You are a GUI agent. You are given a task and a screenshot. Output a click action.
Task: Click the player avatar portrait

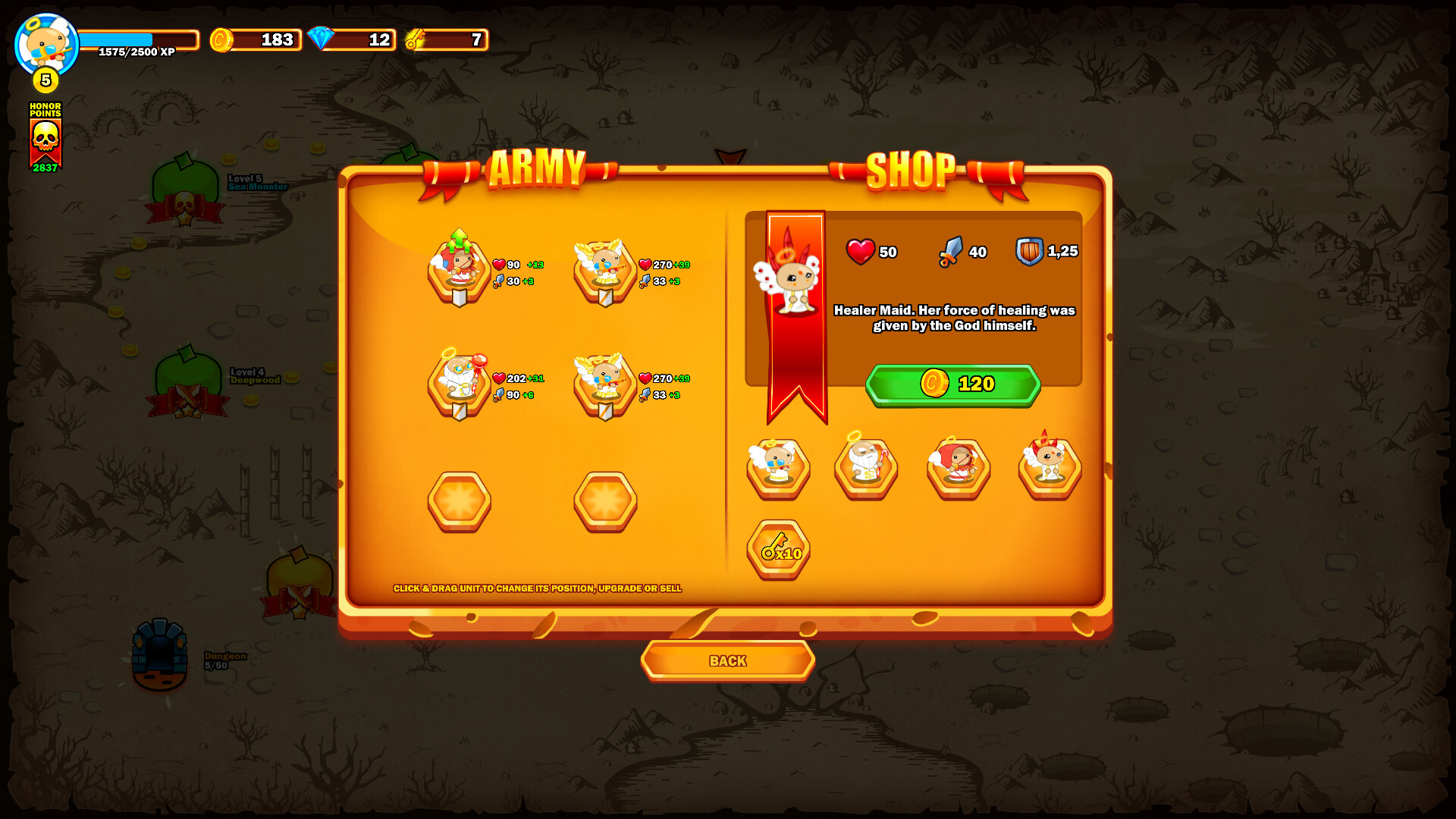(45, 42)
